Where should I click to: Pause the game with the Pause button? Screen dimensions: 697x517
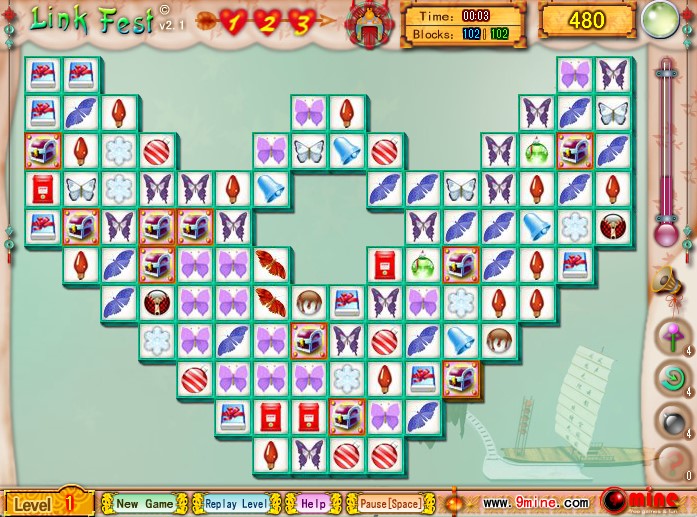coord(389,503)
